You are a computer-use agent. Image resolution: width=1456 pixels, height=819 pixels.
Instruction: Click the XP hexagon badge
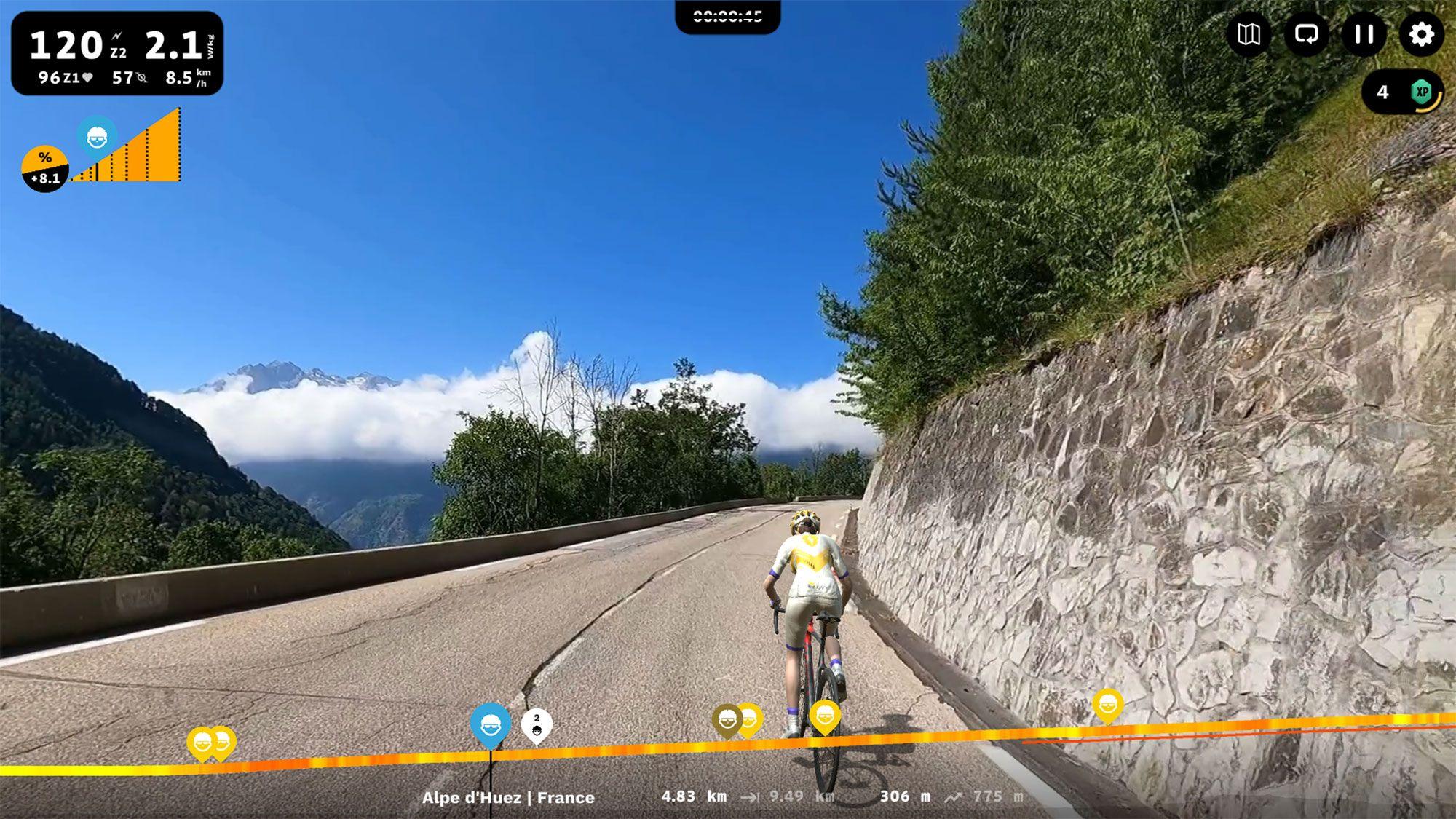point(1421,91)
